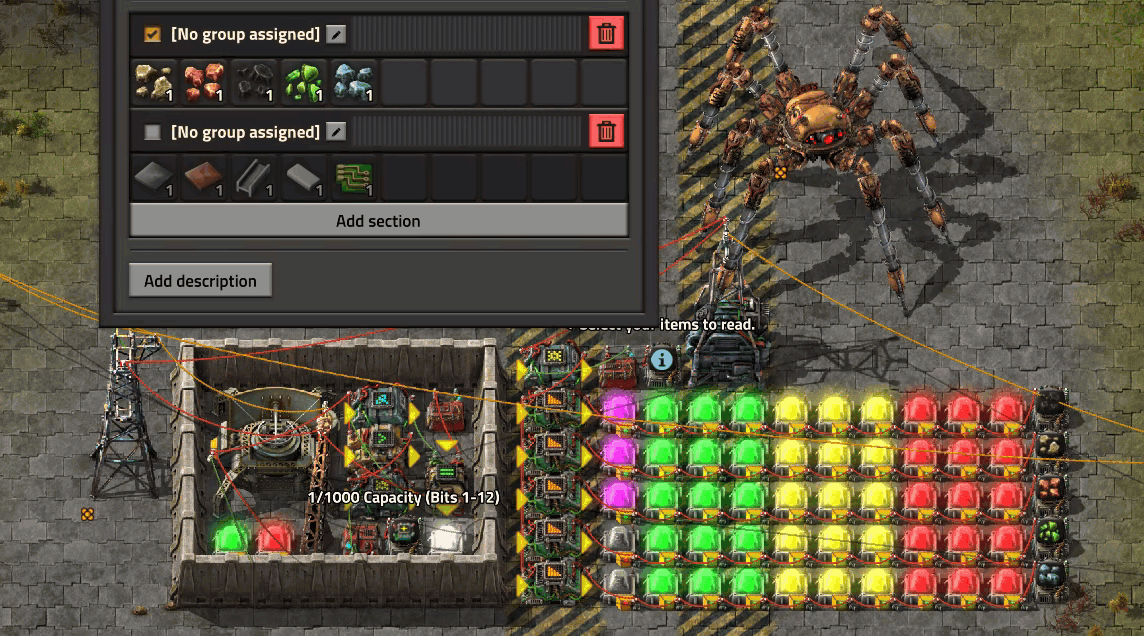
Task: Pick the green uranium ore slot
Action: (x=305, y=82)
